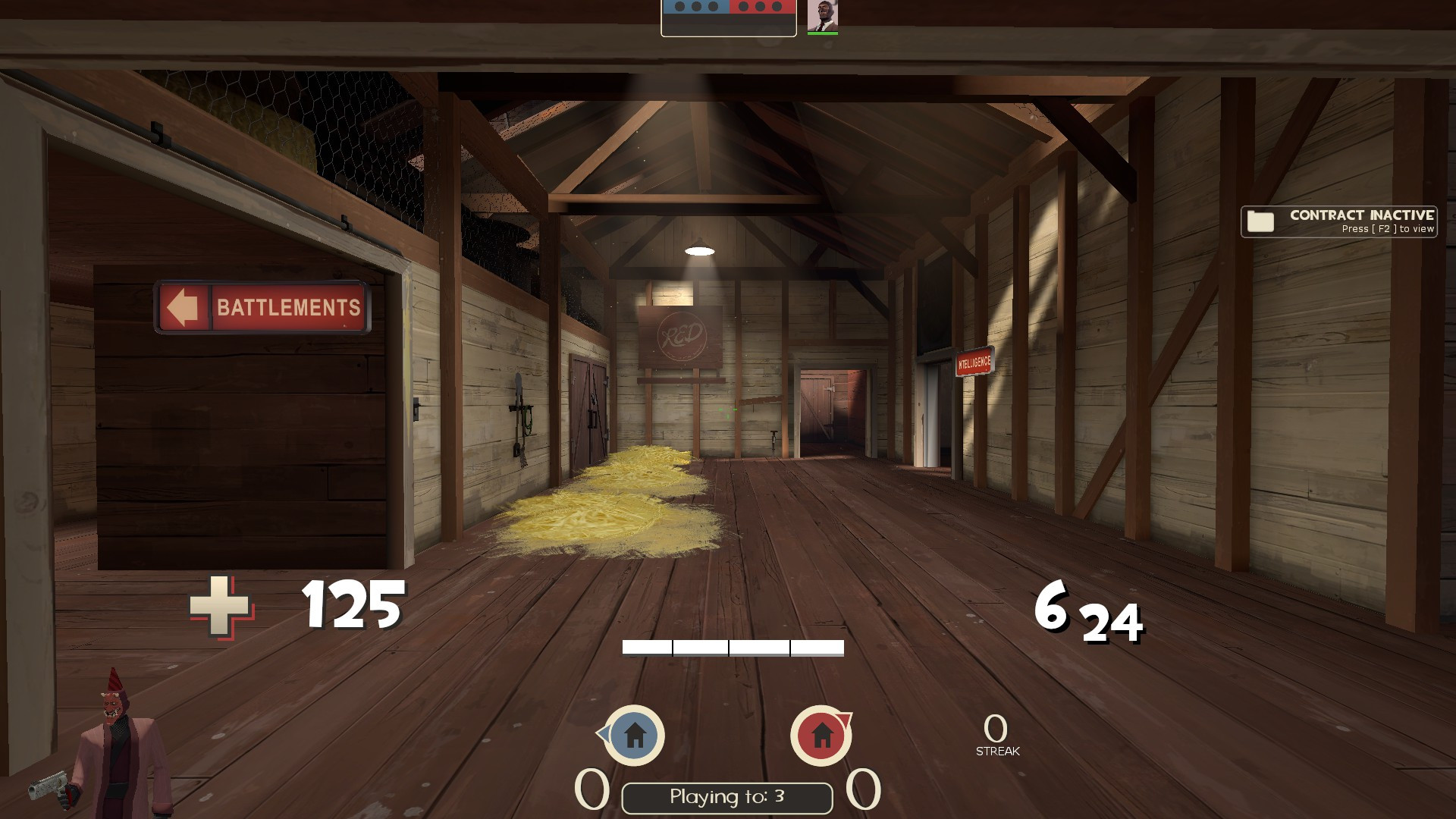1456x819 pixels.
Task: Expand the Playing to: 3 panel
Action: tap(726, 796)
